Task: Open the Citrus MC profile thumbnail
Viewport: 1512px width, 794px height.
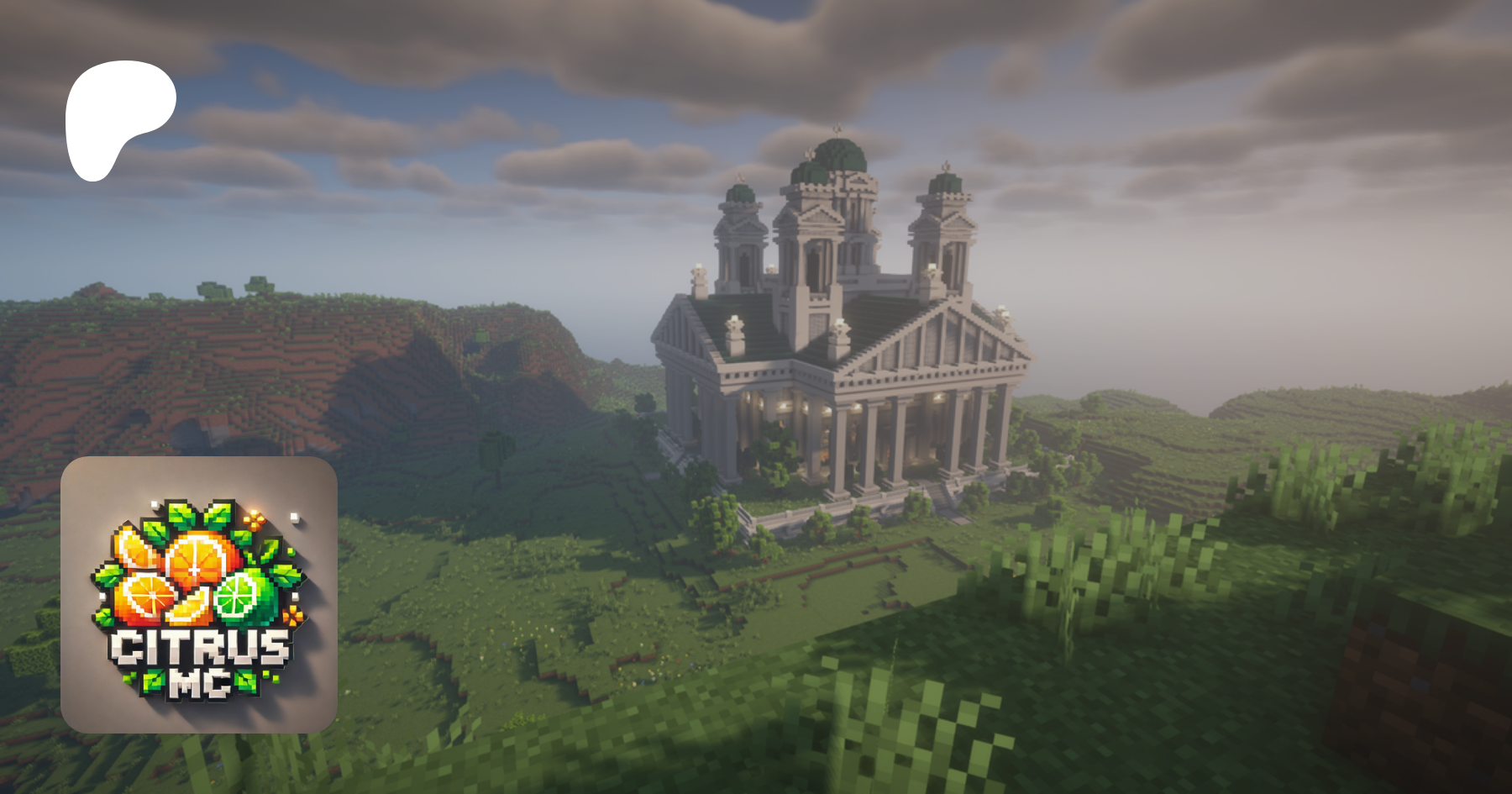Action: click(199, 594)
